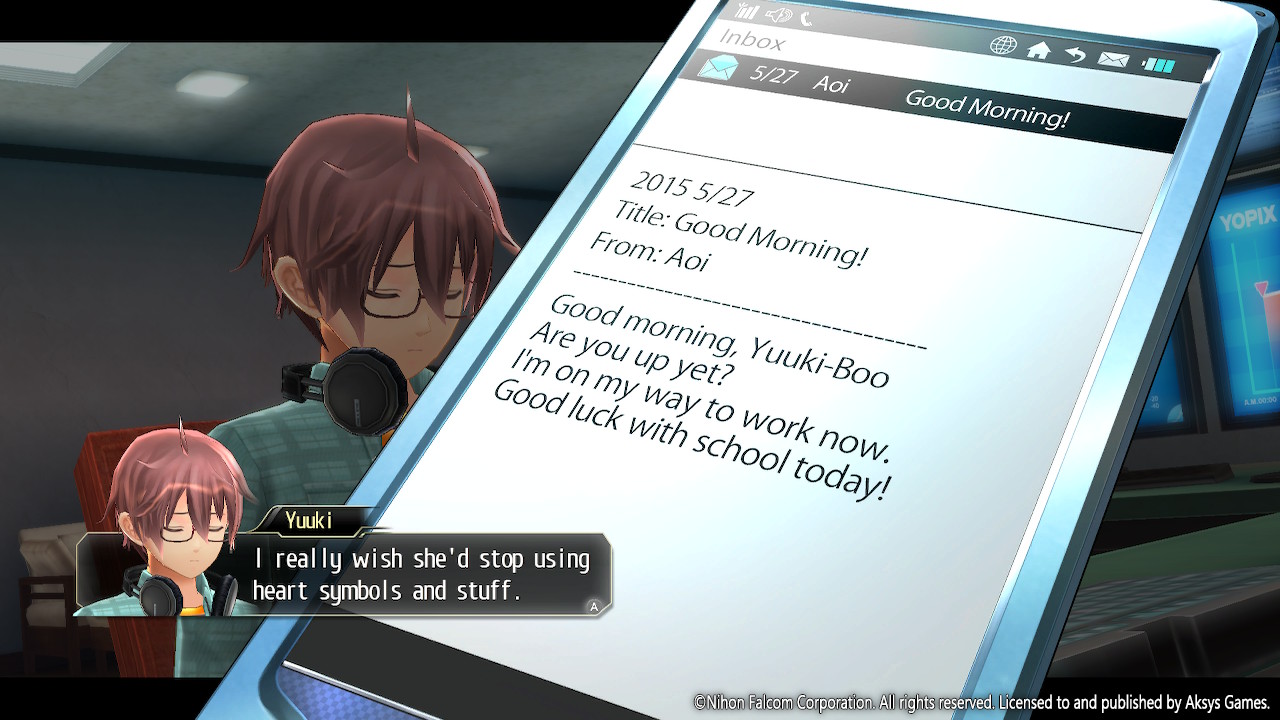Select the curved back arrow icon

coord(1075,54)
